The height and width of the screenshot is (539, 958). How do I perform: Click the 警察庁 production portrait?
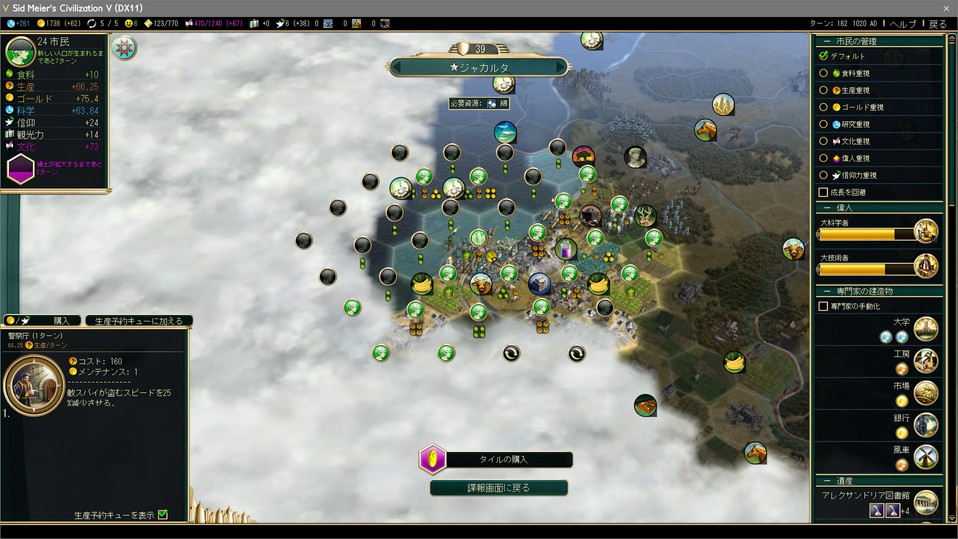(x=34, y=385)
